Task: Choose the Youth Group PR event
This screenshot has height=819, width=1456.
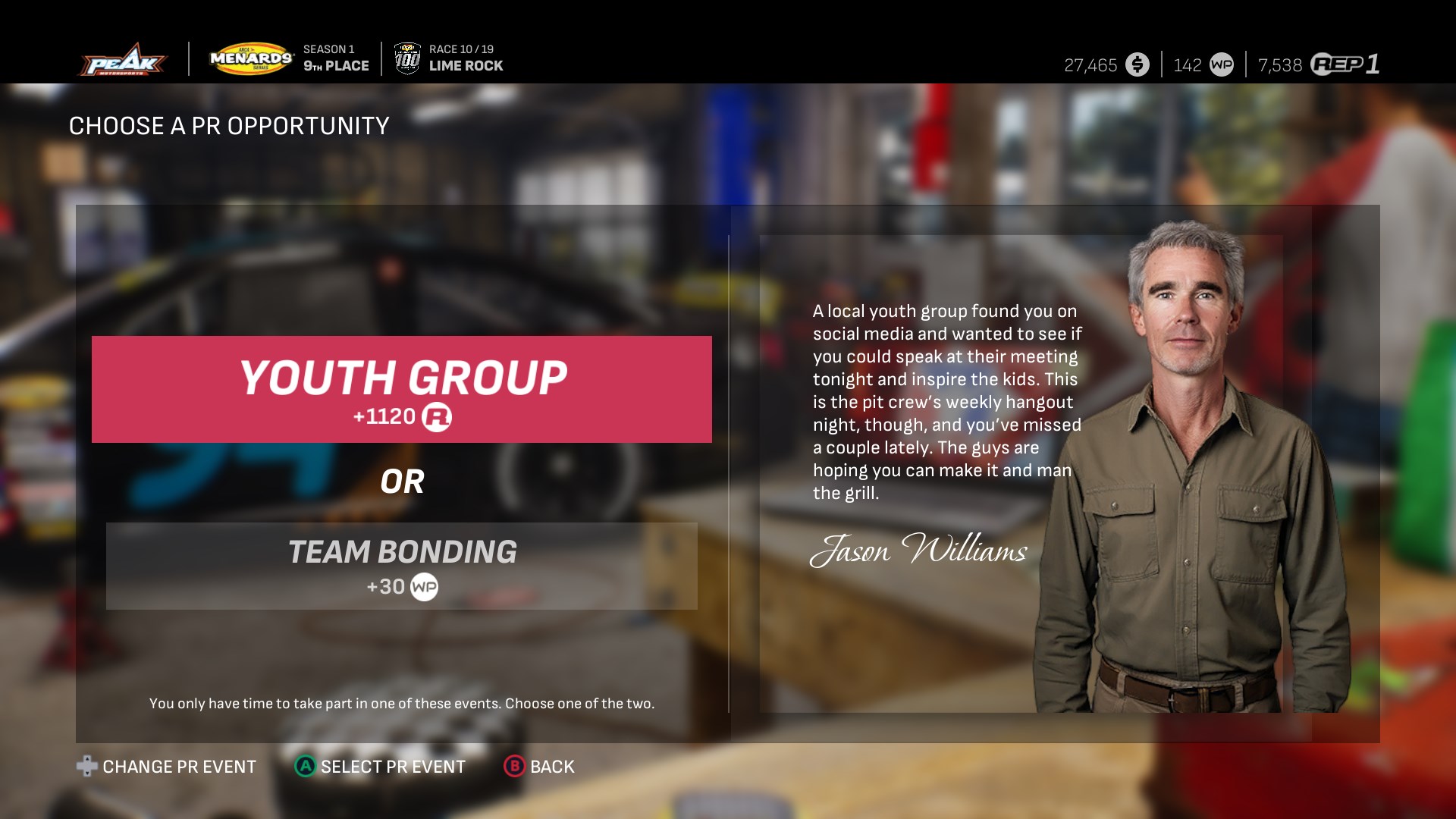Action: click(402, 389)
